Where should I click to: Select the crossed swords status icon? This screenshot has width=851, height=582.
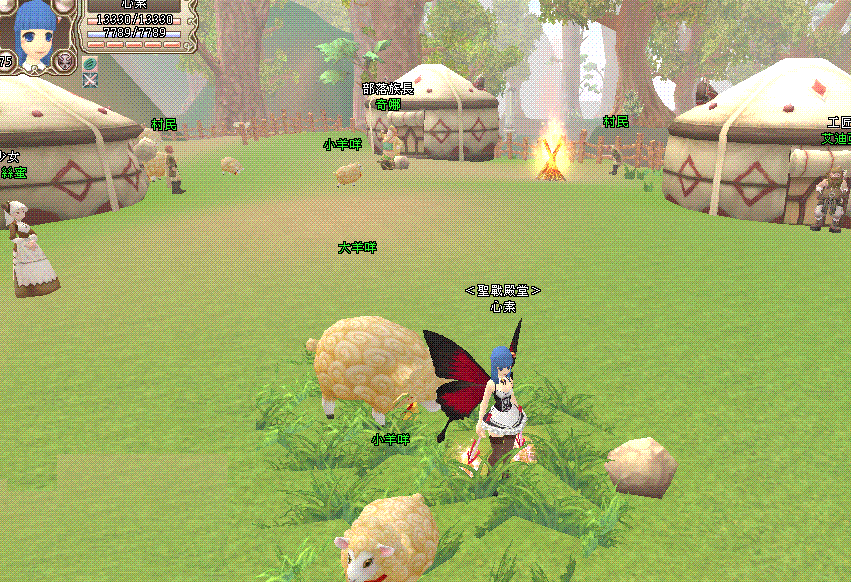tap(90, 79)
